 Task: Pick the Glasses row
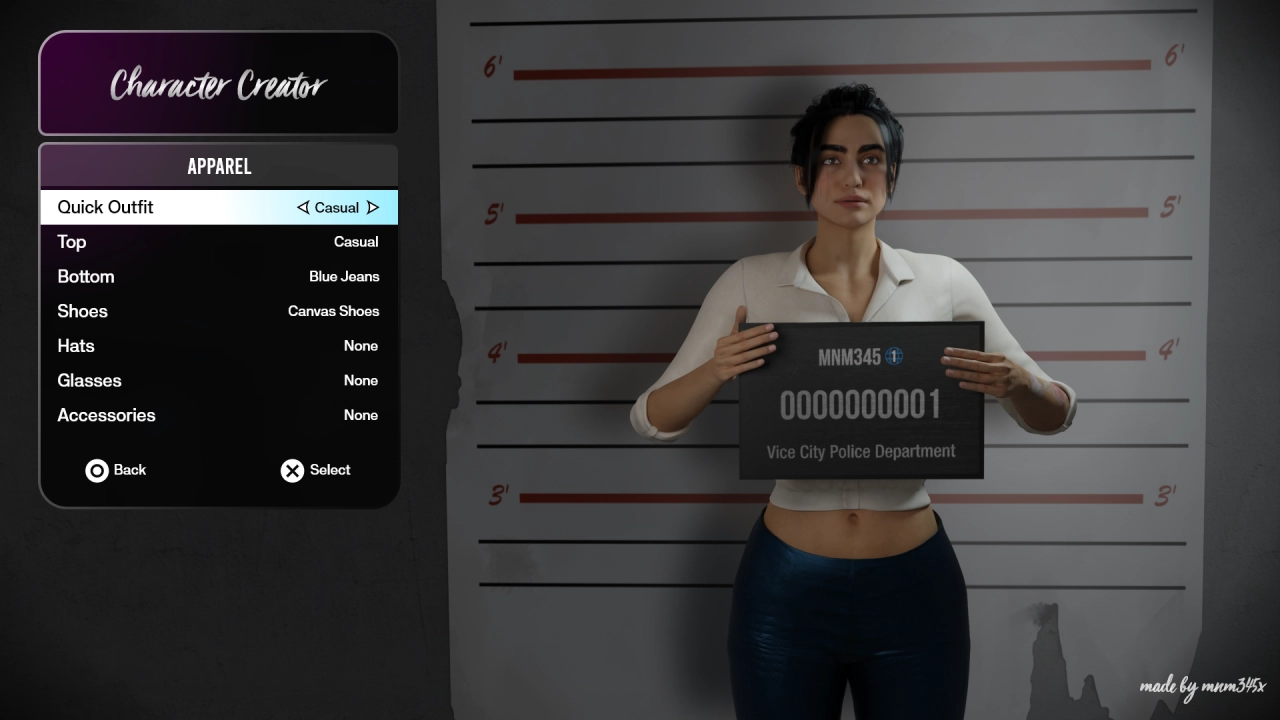tap(218, 381)
